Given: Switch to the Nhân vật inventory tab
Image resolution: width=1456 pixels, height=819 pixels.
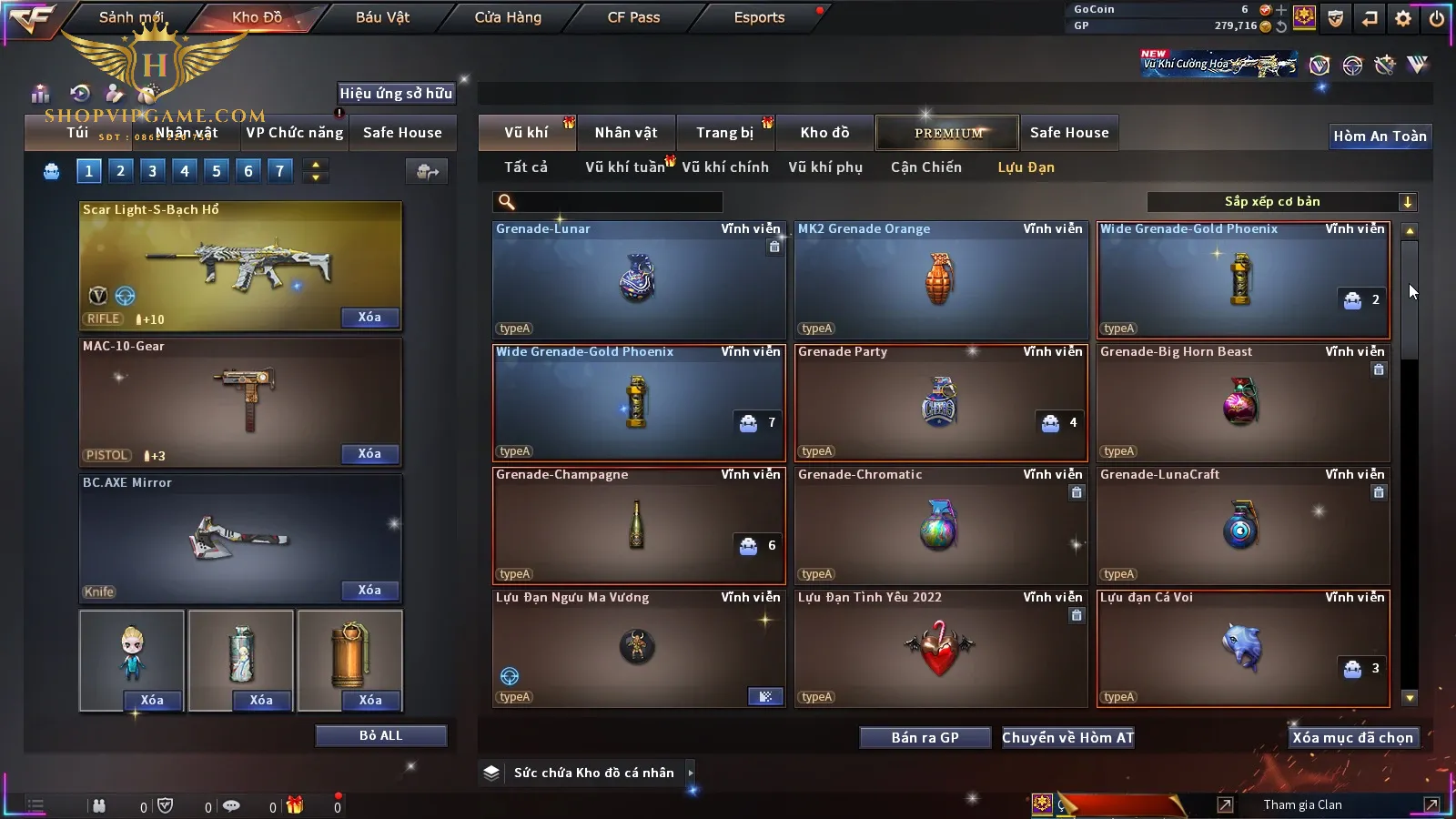Looking at the screenshot, I should click(625, 133).
